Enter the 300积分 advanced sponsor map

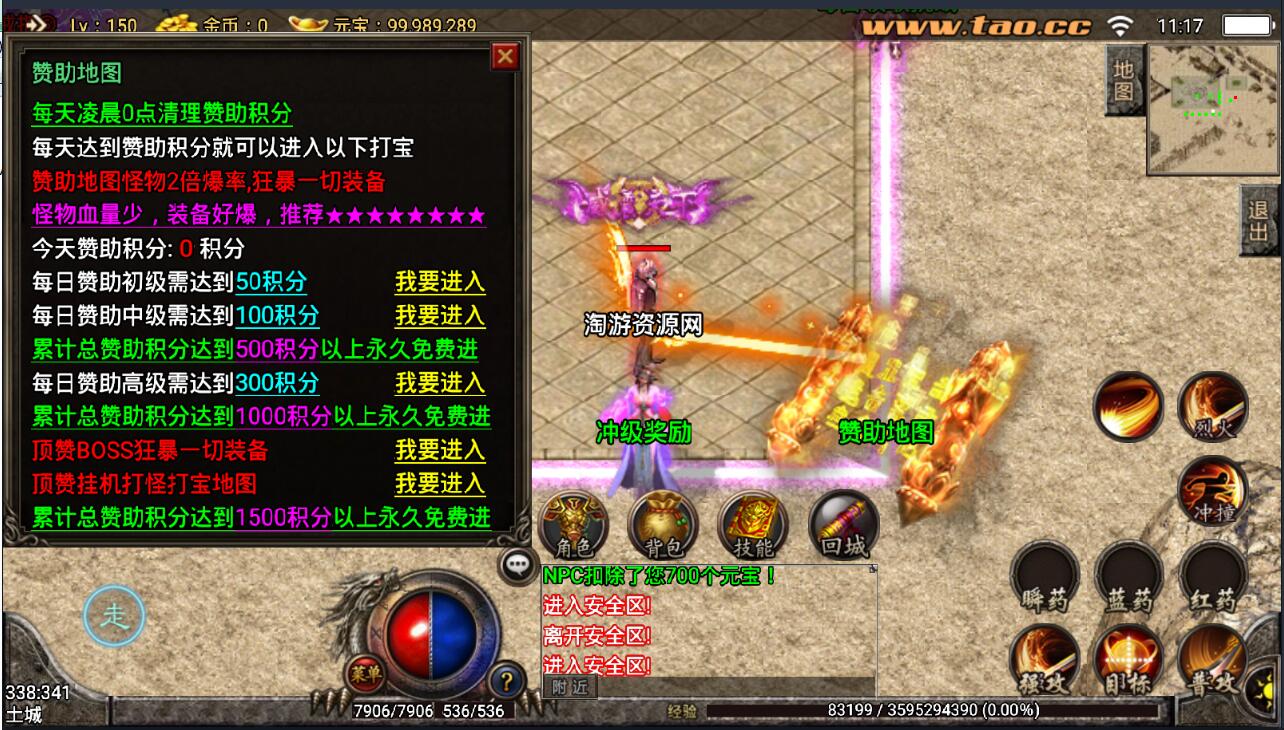[x=440, y=383]
